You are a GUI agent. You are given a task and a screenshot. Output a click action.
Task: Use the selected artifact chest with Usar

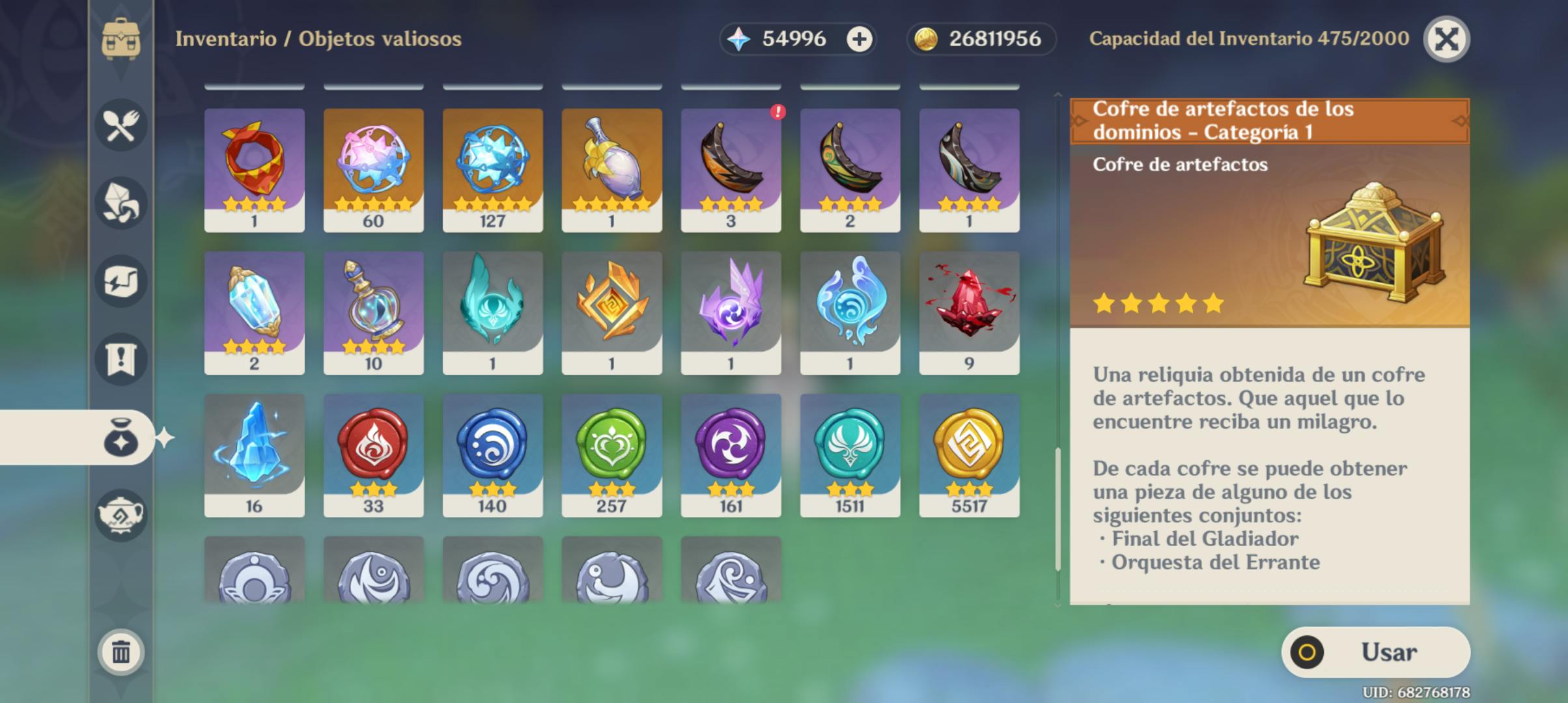[1375, 652]
